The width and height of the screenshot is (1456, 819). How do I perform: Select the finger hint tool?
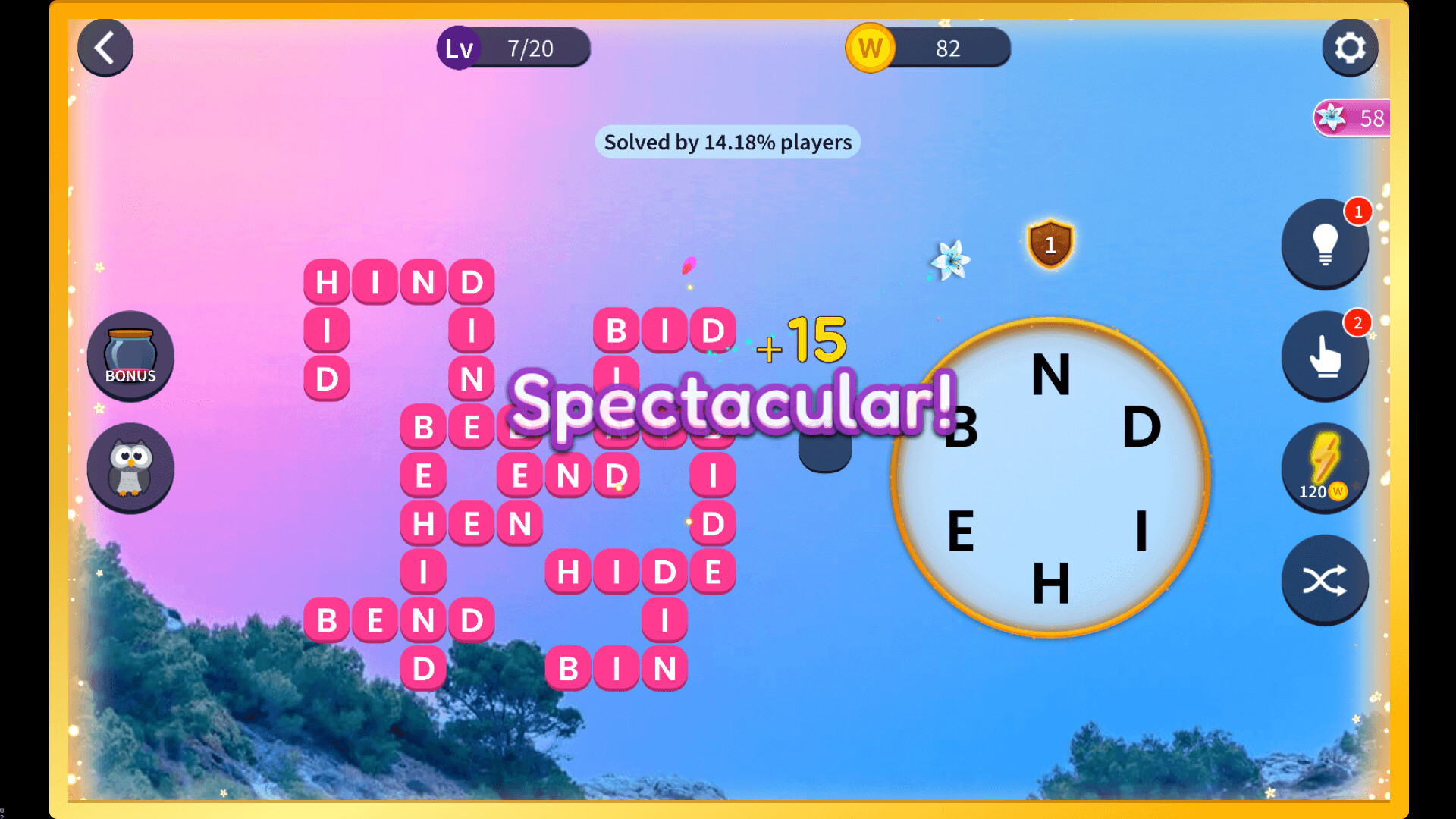pyautogui.click(x=1325, y=356)
